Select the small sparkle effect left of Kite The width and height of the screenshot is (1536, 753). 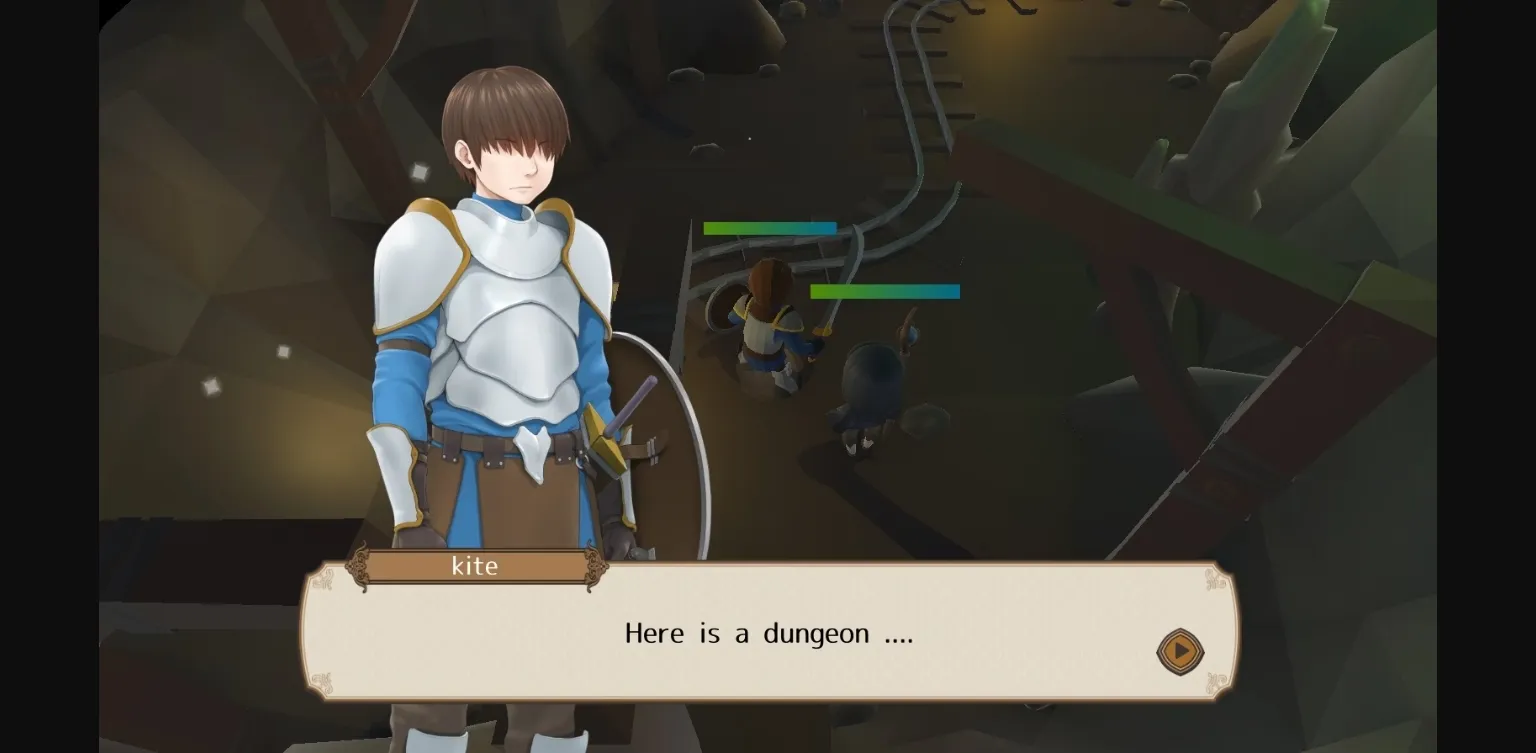pos(283,352)
